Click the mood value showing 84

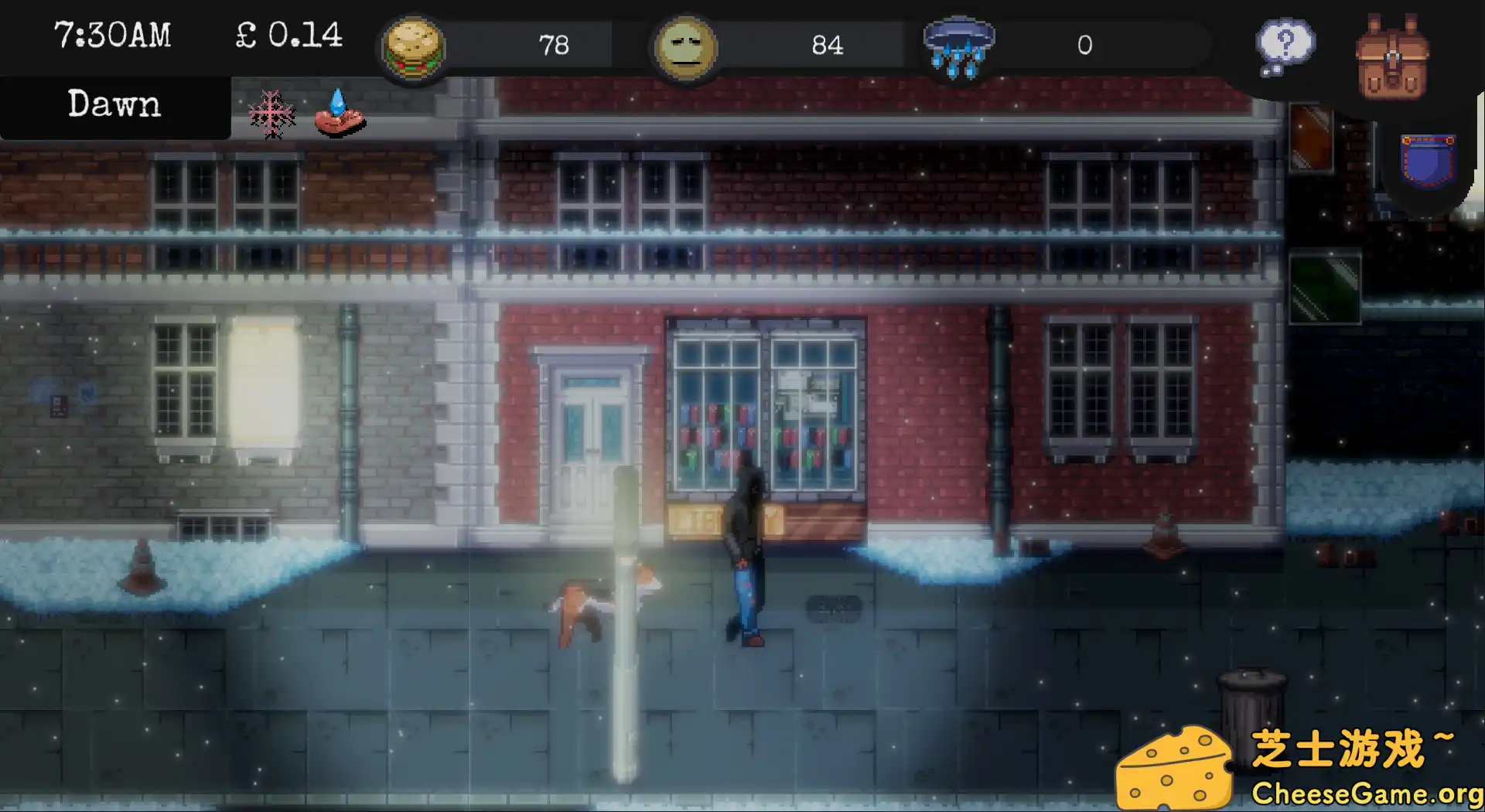[829, 45]
